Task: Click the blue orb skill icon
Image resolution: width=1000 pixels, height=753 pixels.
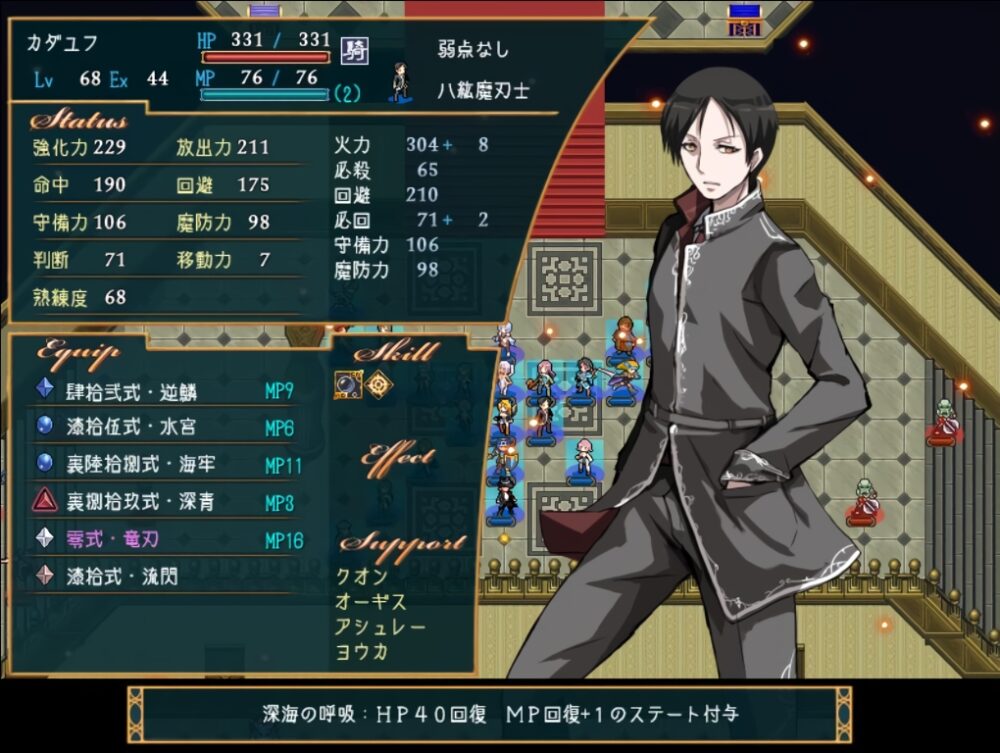Action: 347,385
